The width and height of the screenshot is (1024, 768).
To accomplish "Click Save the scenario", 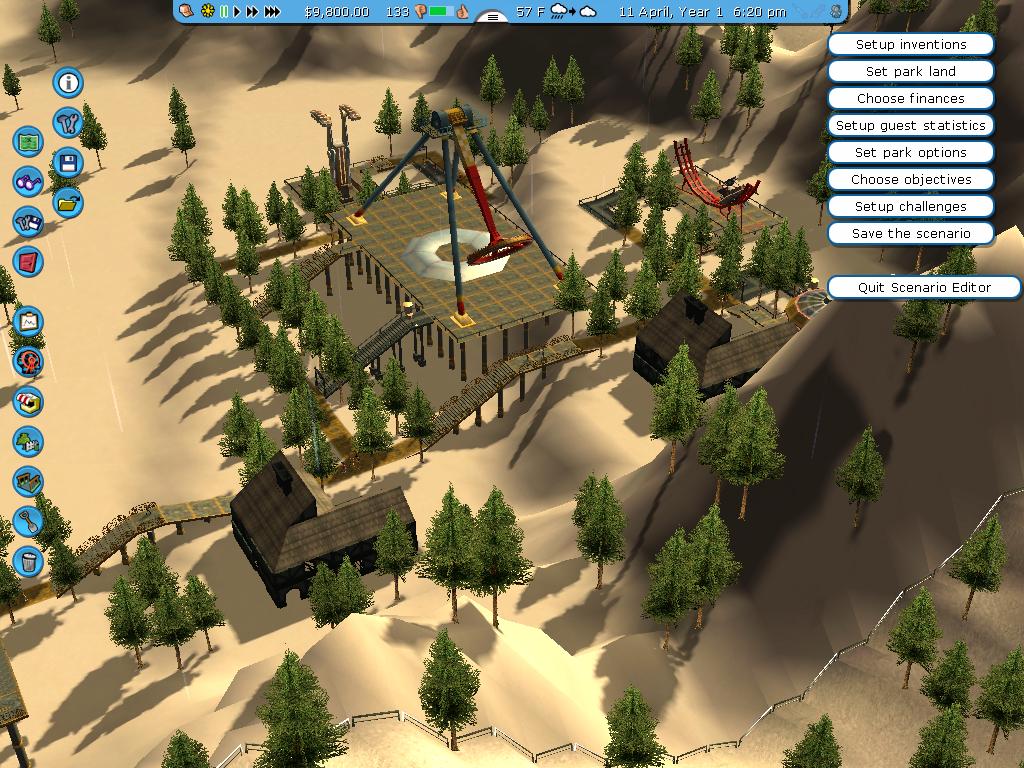I will (910, 234).
